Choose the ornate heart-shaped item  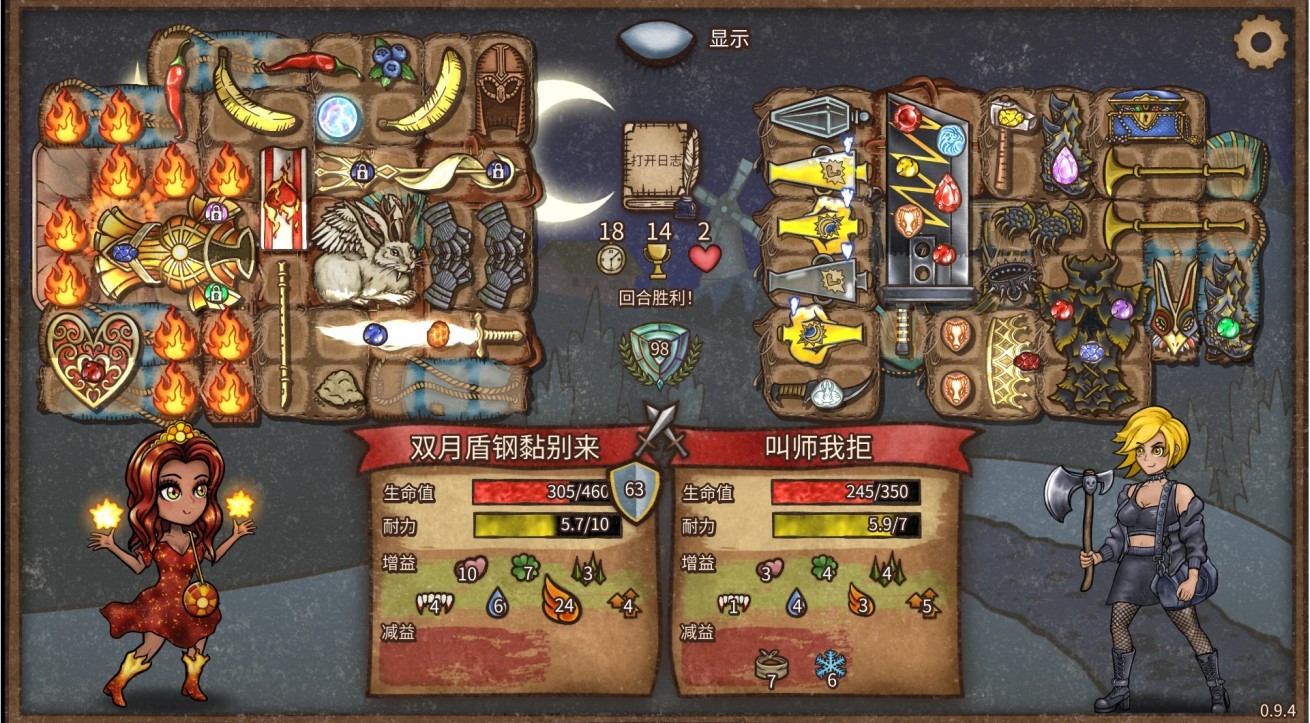click(93, 358)
